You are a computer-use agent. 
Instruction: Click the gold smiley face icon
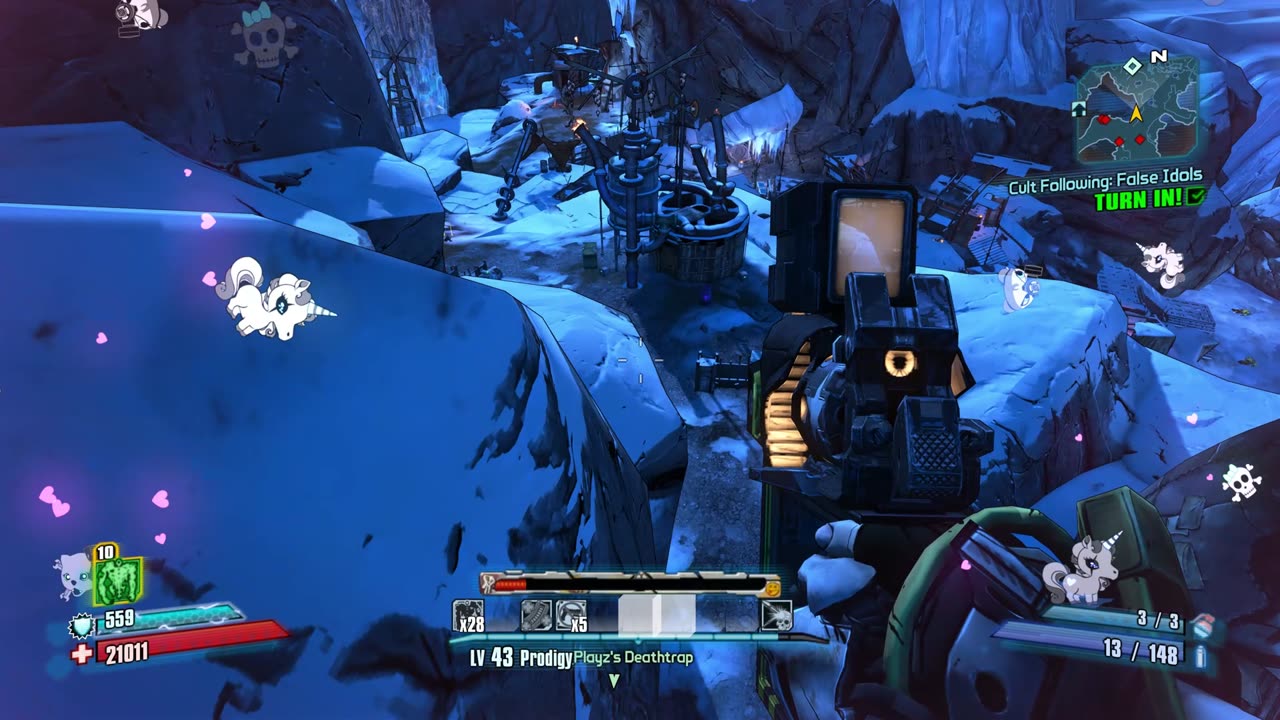pyautogui.click(x=772, y=587)
